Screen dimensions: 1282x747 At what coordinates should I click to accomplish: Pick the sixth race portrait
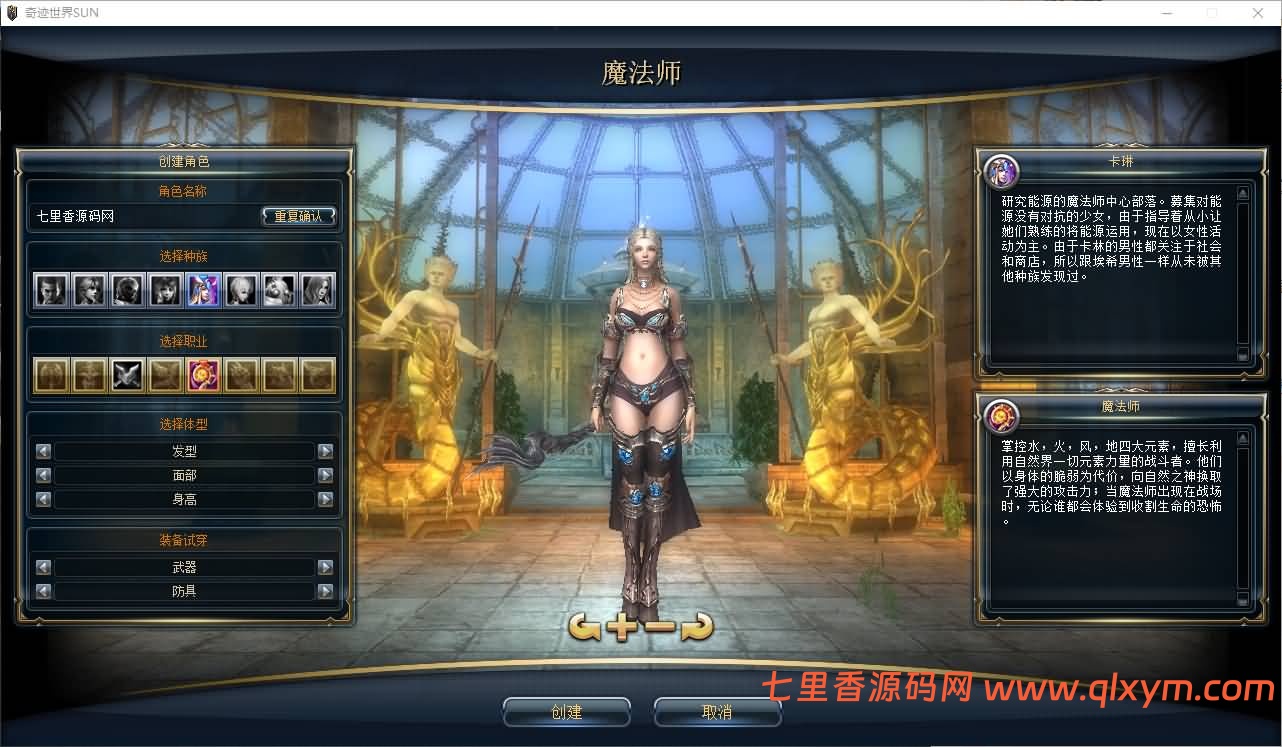pos(242,291)
